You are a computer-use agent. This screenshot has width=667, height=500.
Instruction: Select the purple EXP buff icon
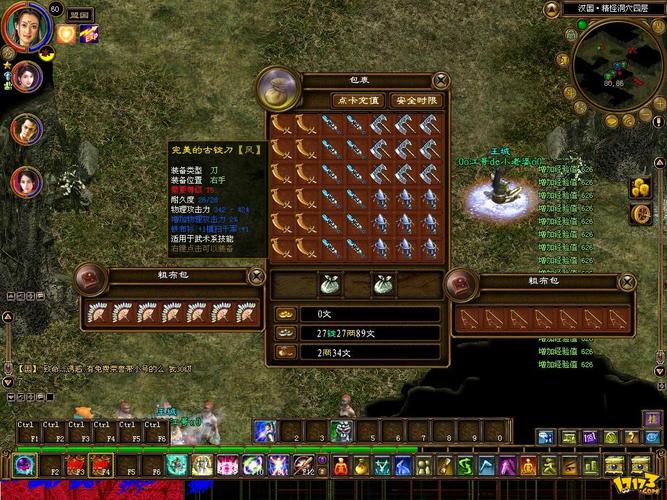coord(89,35)
